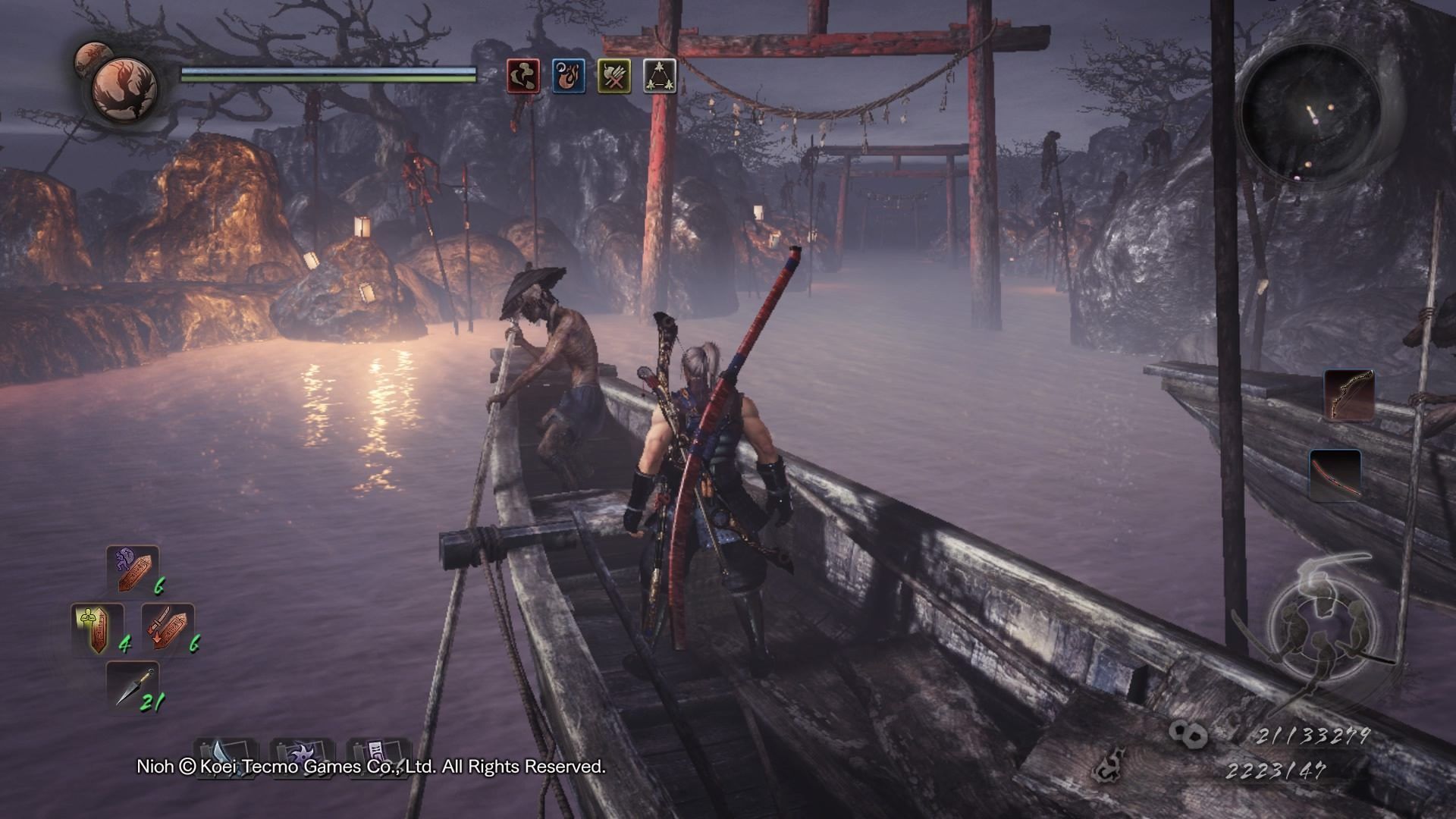
Task: Select the bow ranged weapon slot
Action: click(1349, 395)
